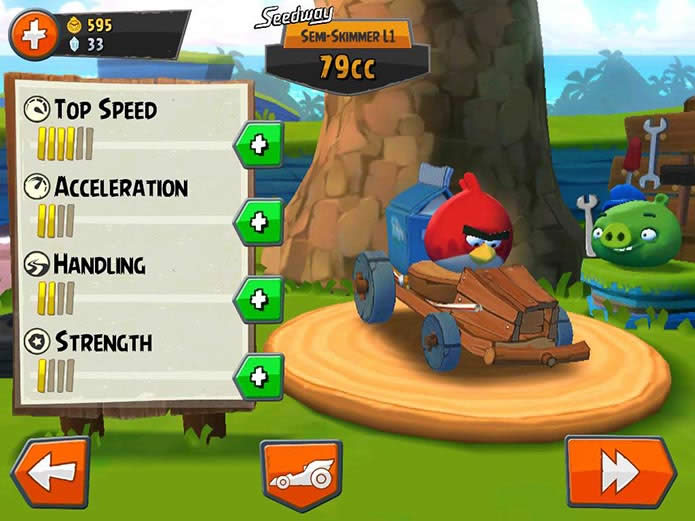Buy more coins with the orange plus

(x=33, y=36)
